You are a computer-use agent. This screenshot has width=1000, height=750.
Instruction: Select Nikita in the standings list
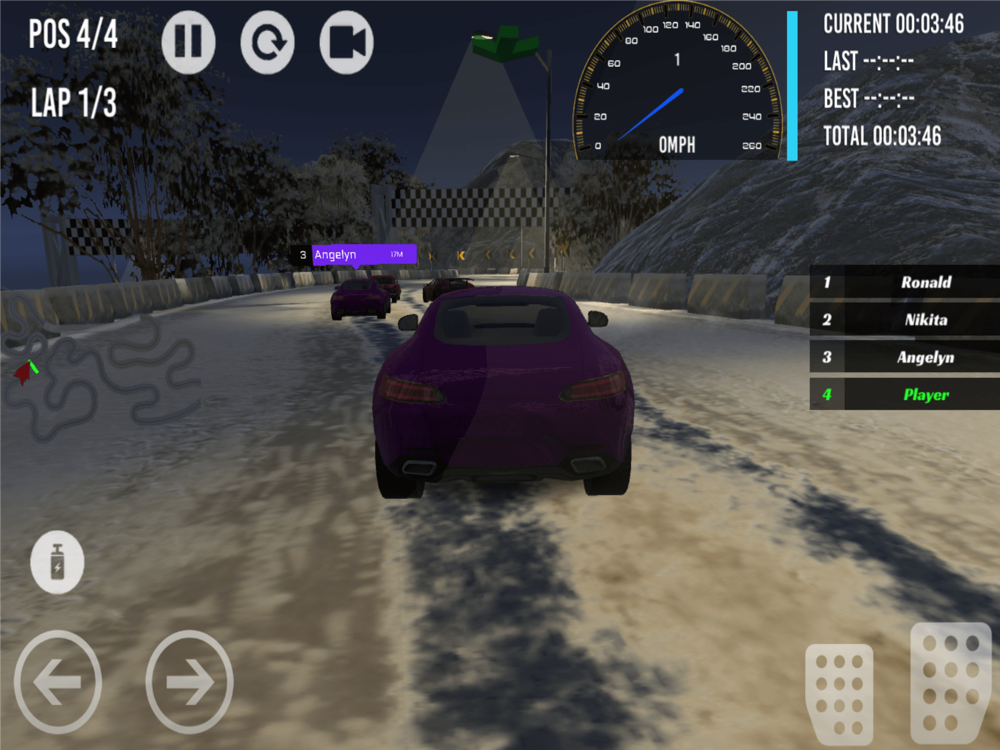[x=905, y=320]
